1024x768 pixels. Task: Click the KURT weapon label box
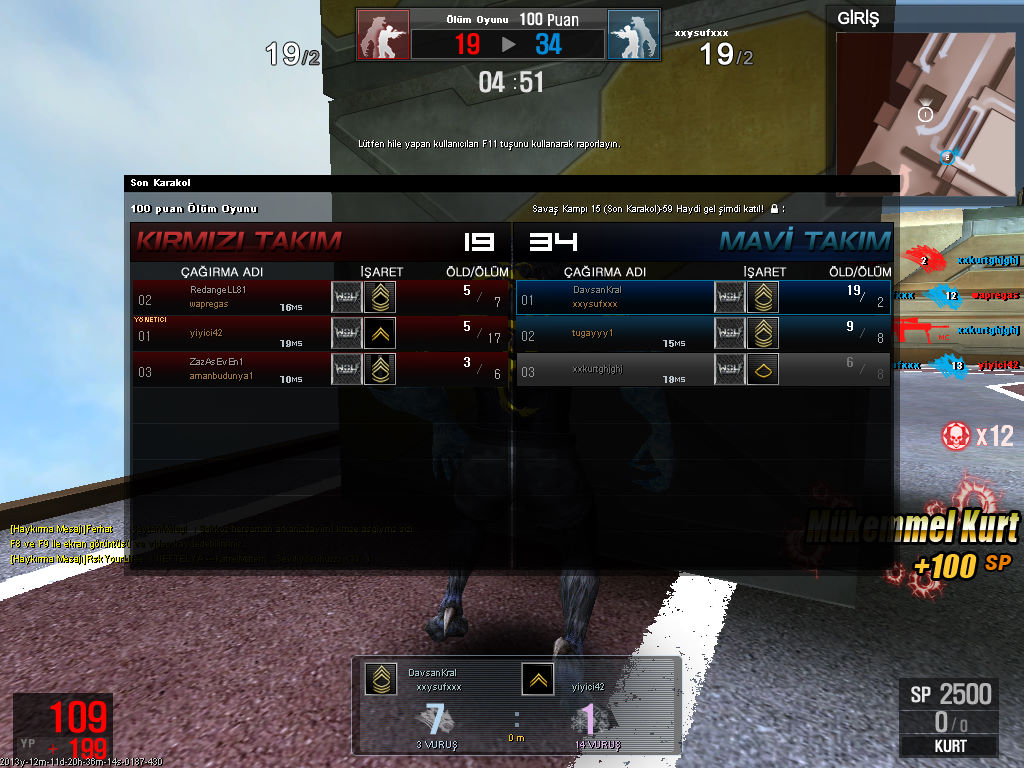pos(948,746)
